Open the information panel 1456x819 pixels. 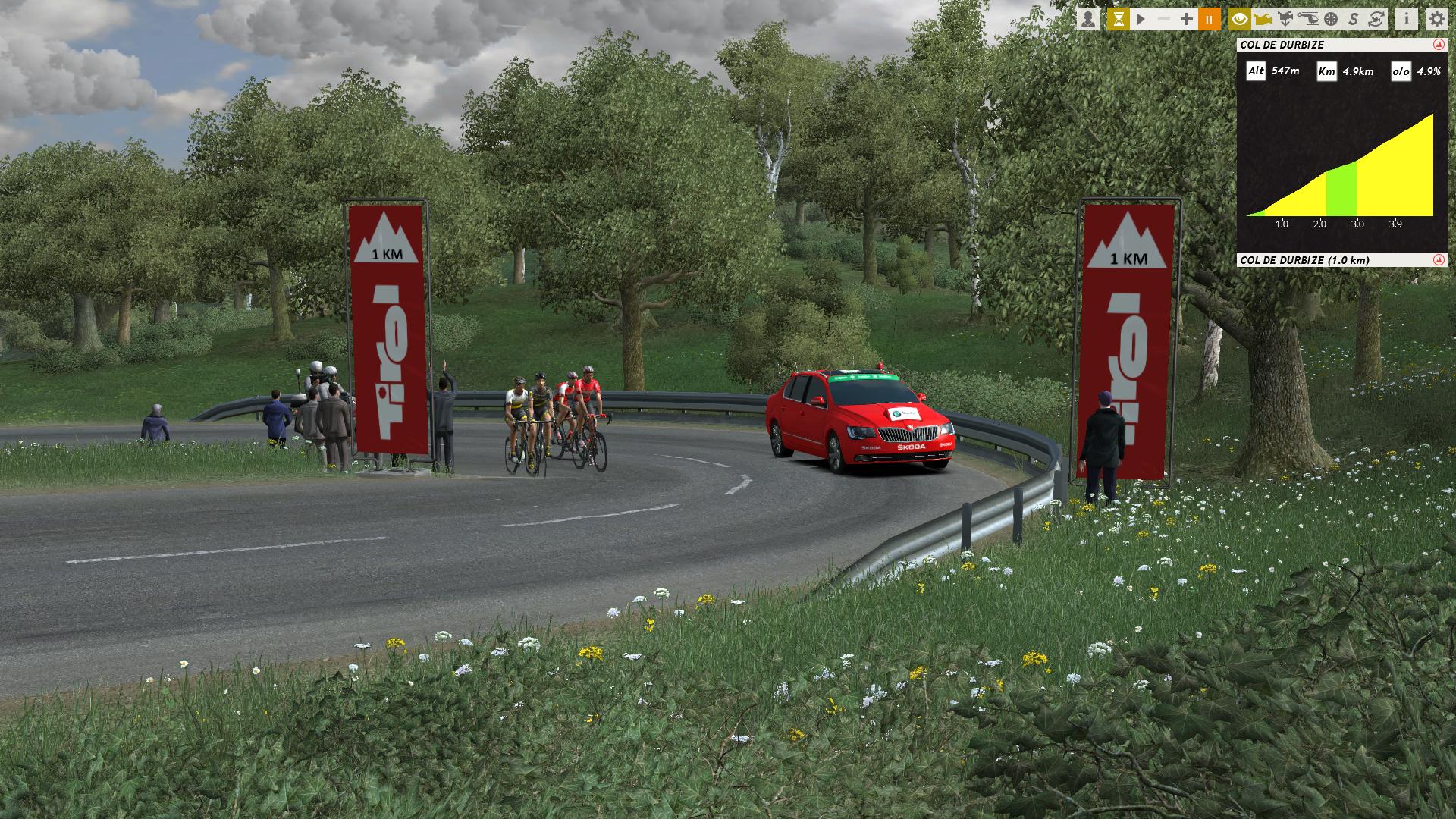pos(1407,19)
